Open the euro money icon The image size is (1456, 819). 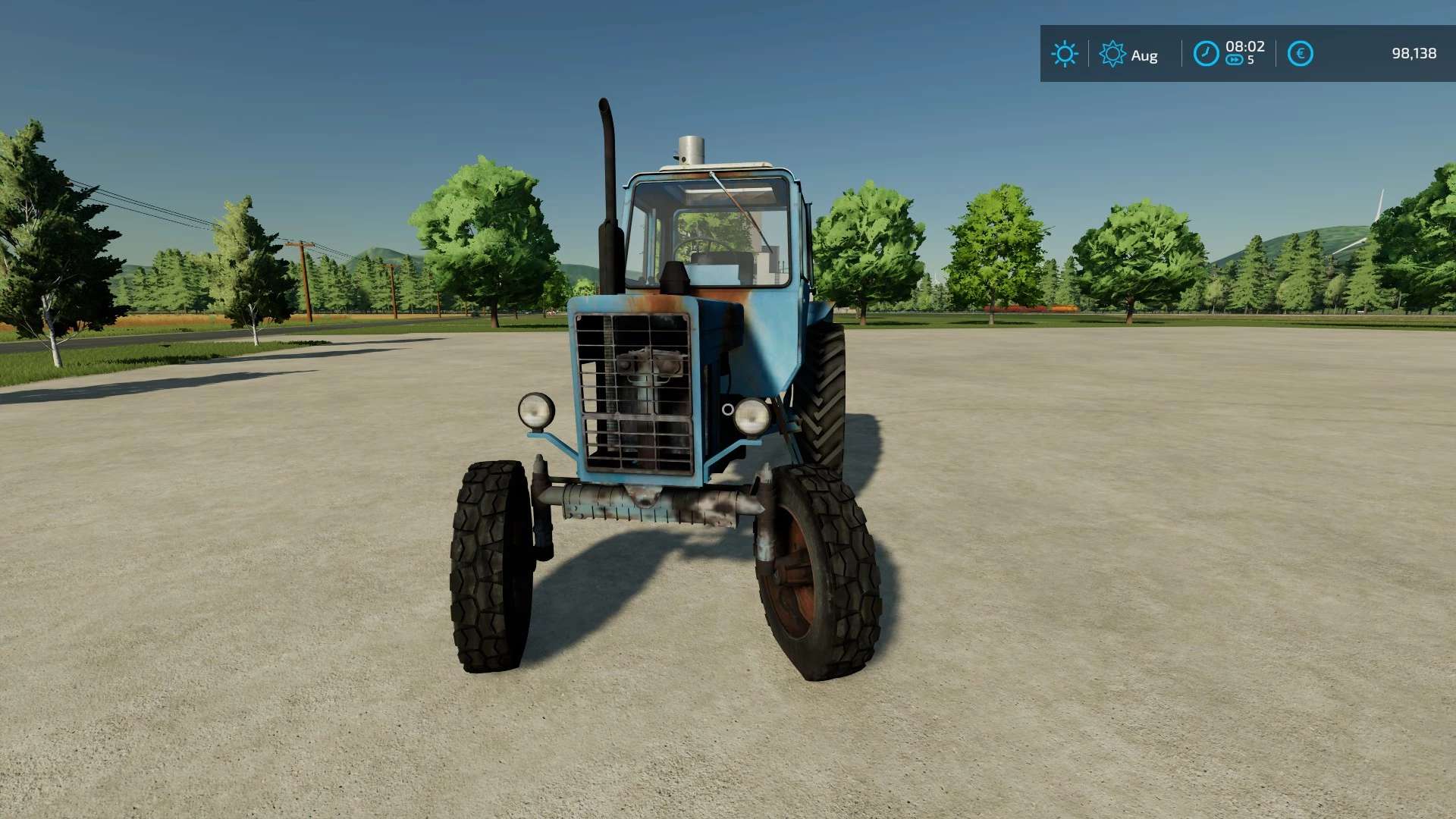[1300, 54]
